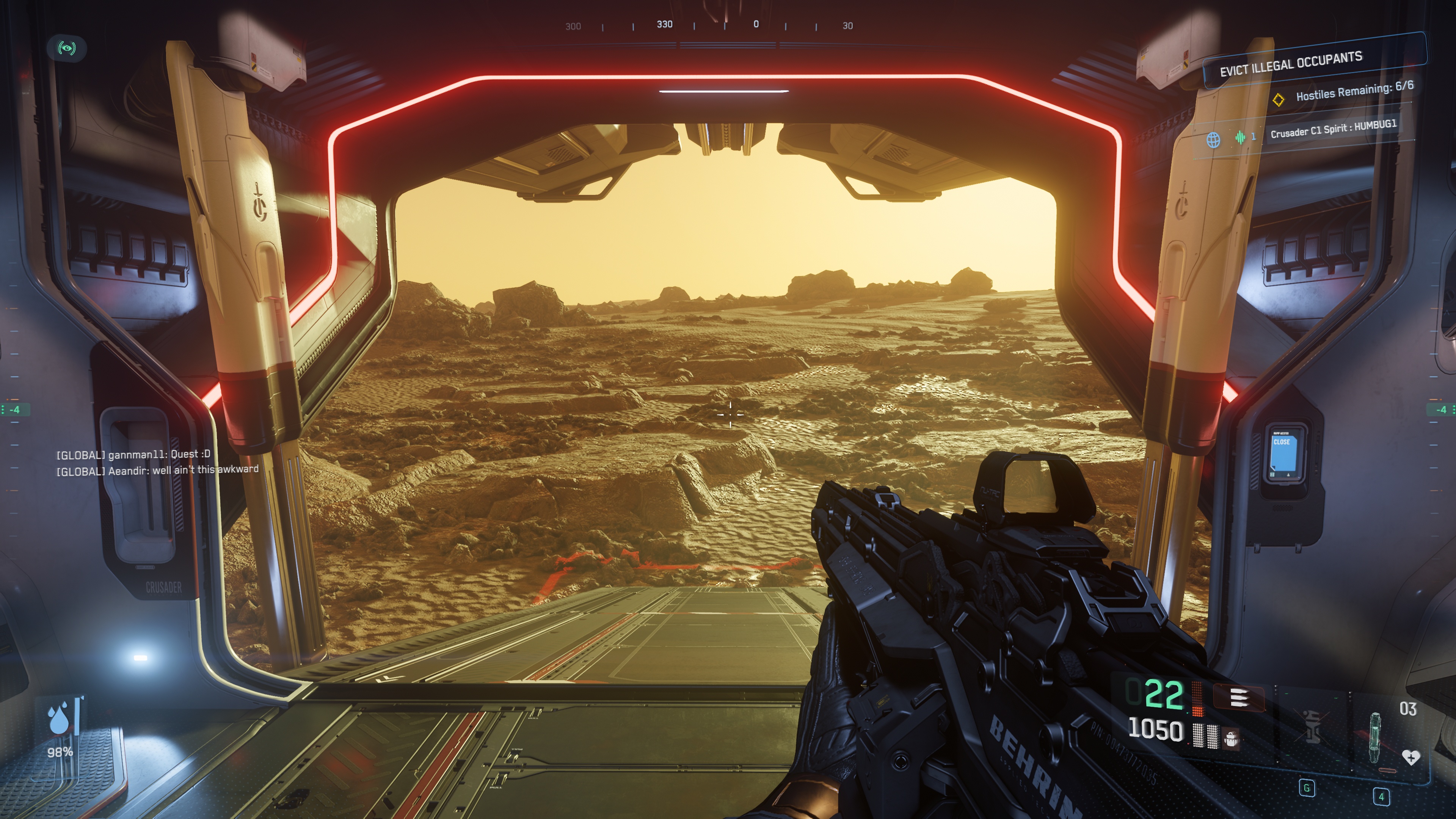Screen dimensions: 1456x819
Task: Open the global chat message from Aeandir
Action: click(x=157, y=470)
